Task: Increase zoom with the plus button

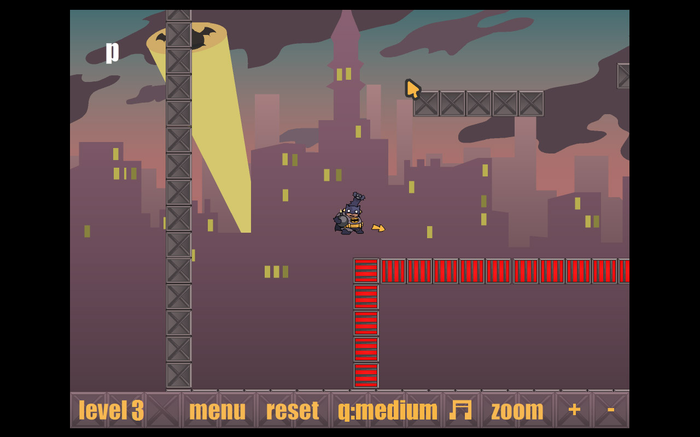Action: tap(574, 410)
